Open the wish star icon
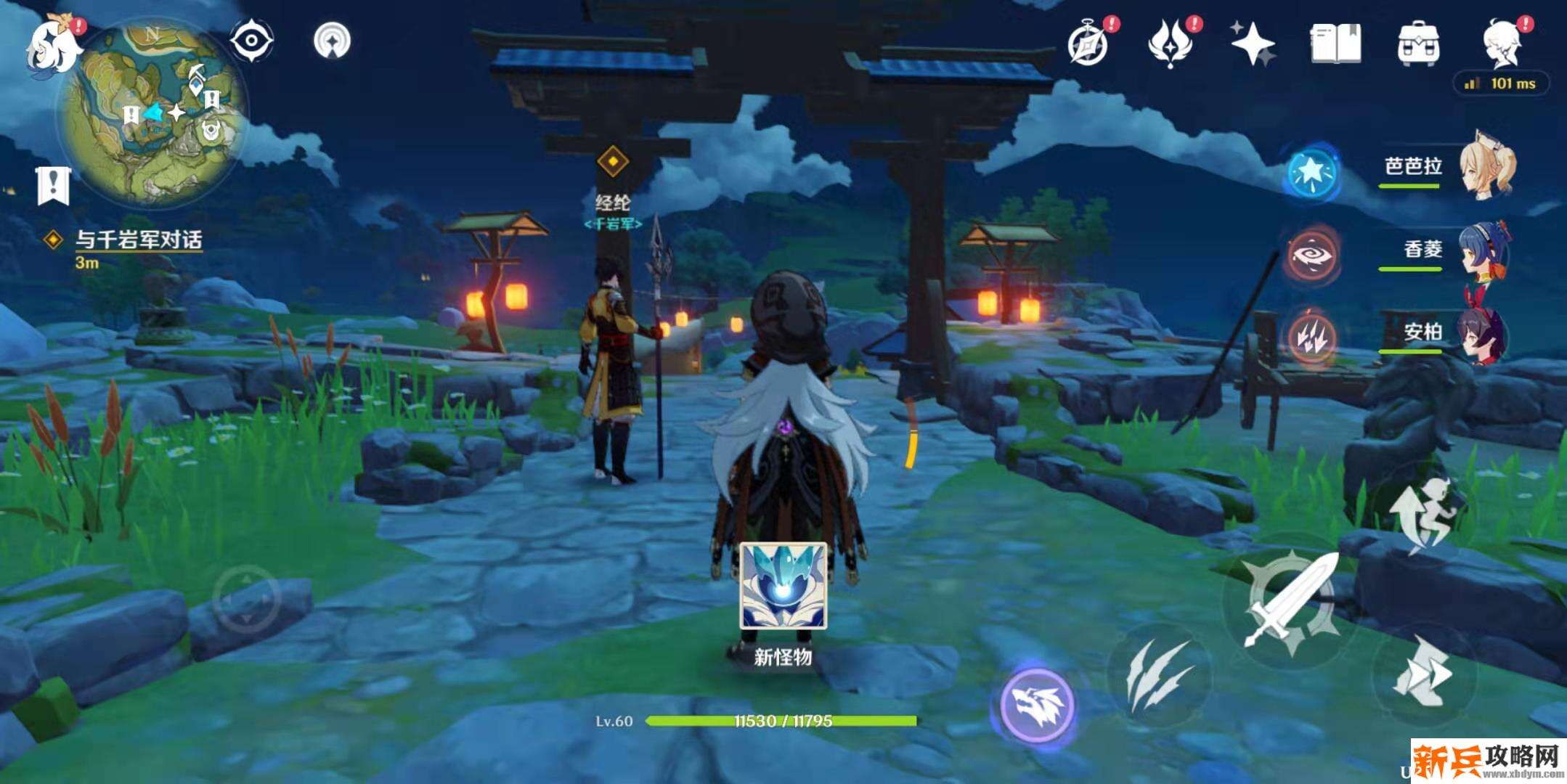 1253,44
